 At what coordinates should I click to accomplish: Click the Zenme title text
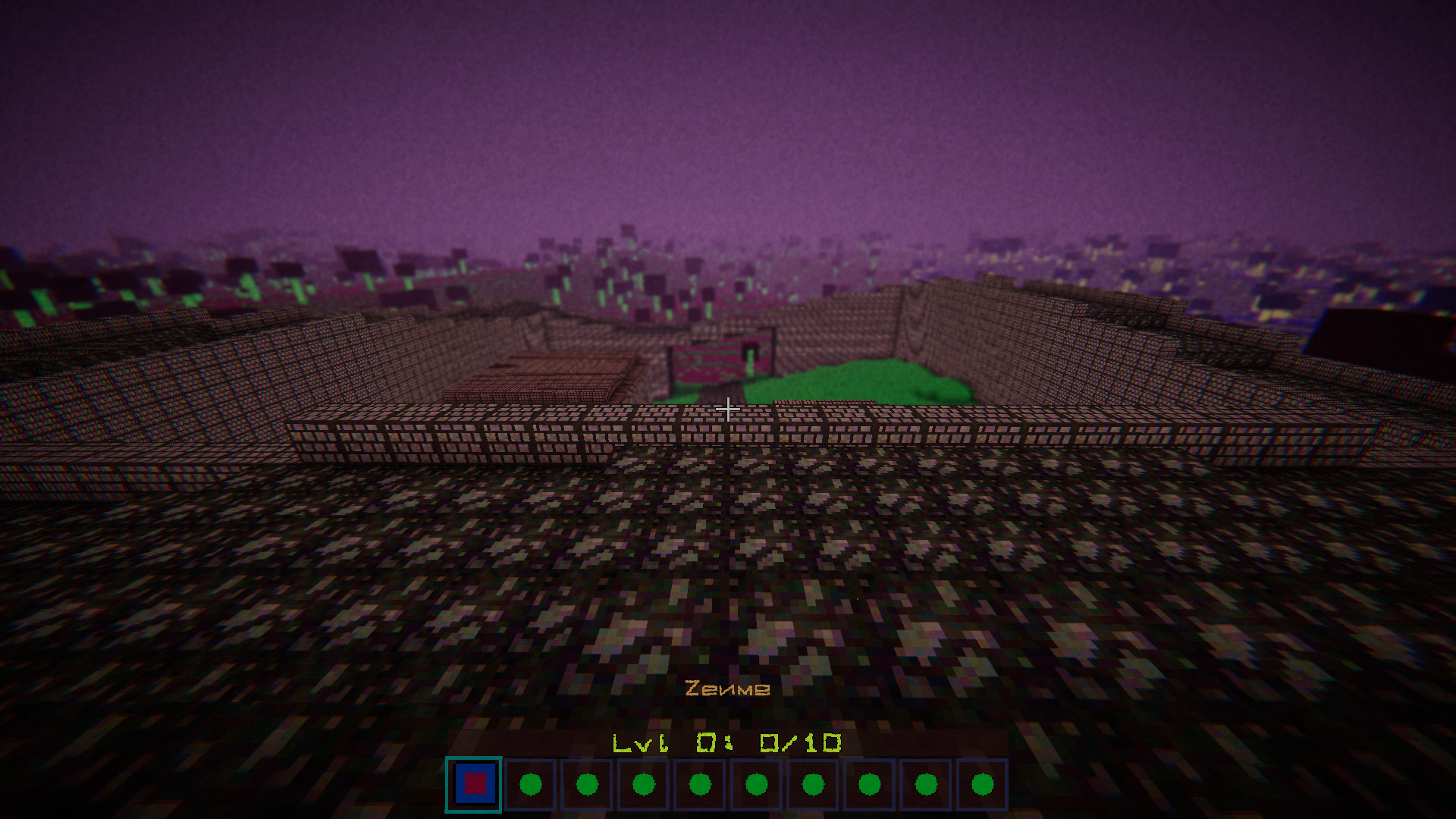pyautogui.click(x=727, y=689)
